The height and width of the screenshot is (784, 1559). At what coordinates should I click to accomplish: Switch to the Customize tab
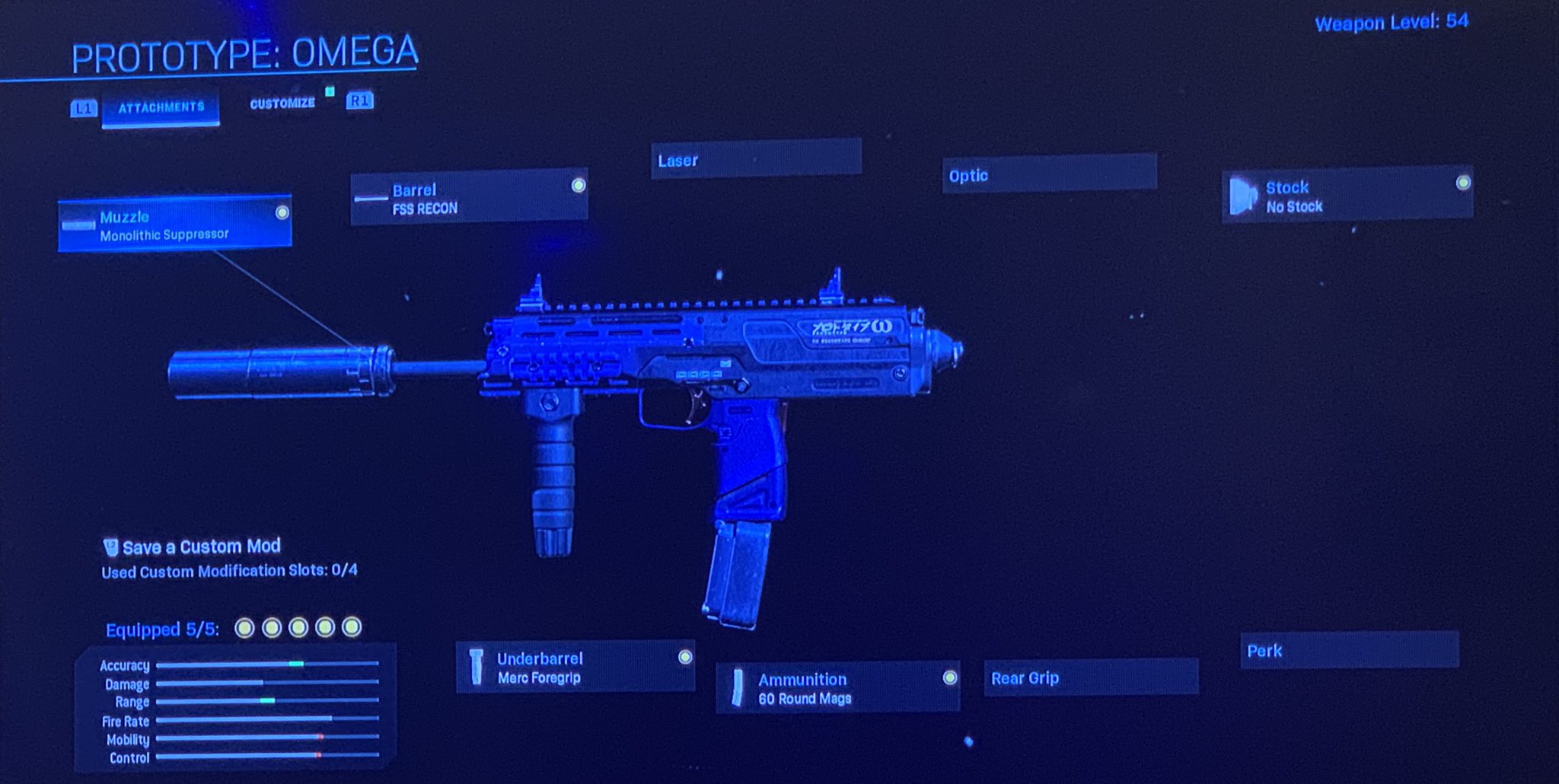pos(283,102)
